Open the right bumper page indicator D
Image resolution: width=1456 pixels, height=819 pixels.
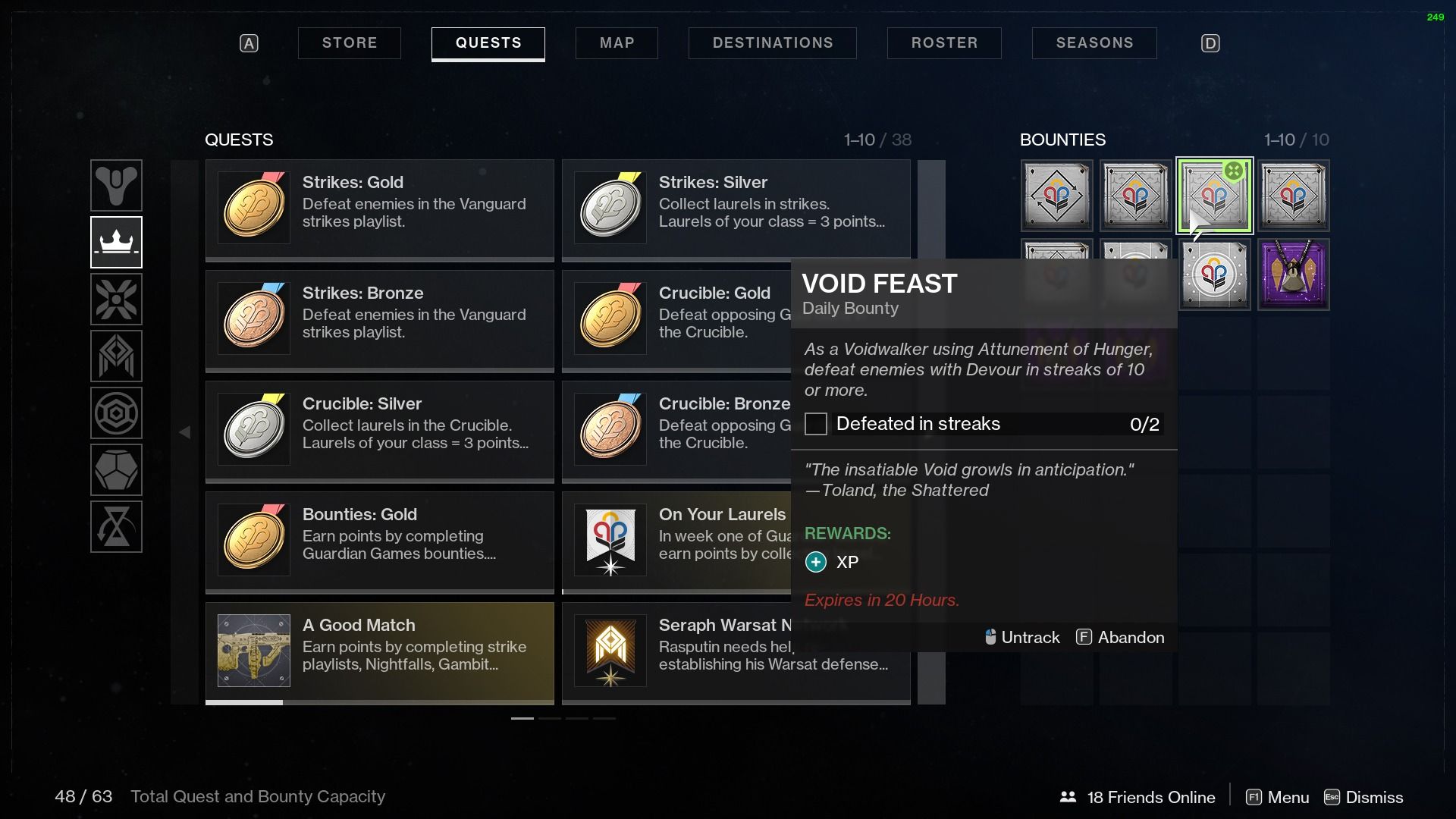click(x=1210, y=43)
